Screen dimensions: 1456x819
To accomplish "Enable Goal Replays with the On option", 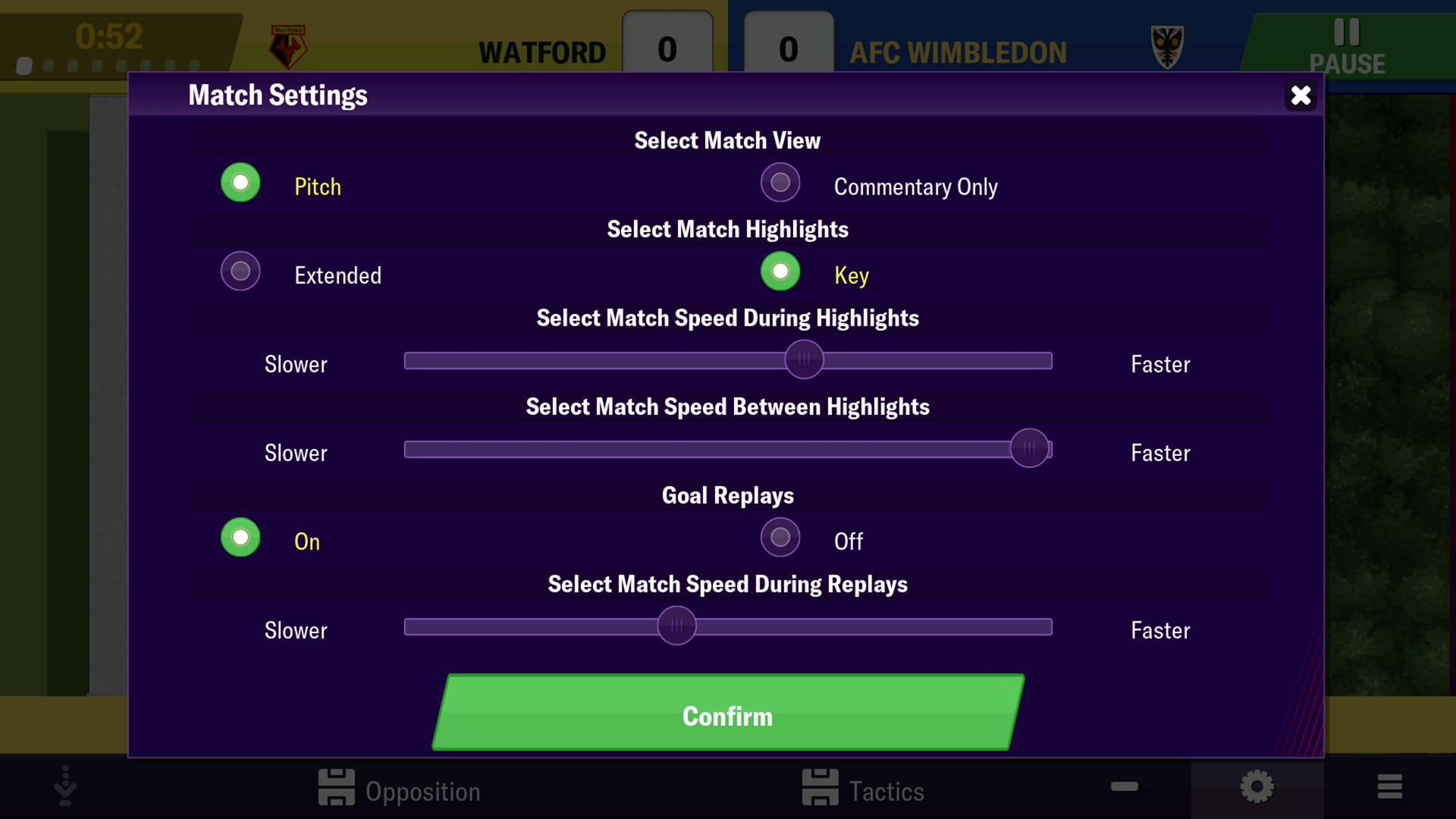I will tap(240, 538).
